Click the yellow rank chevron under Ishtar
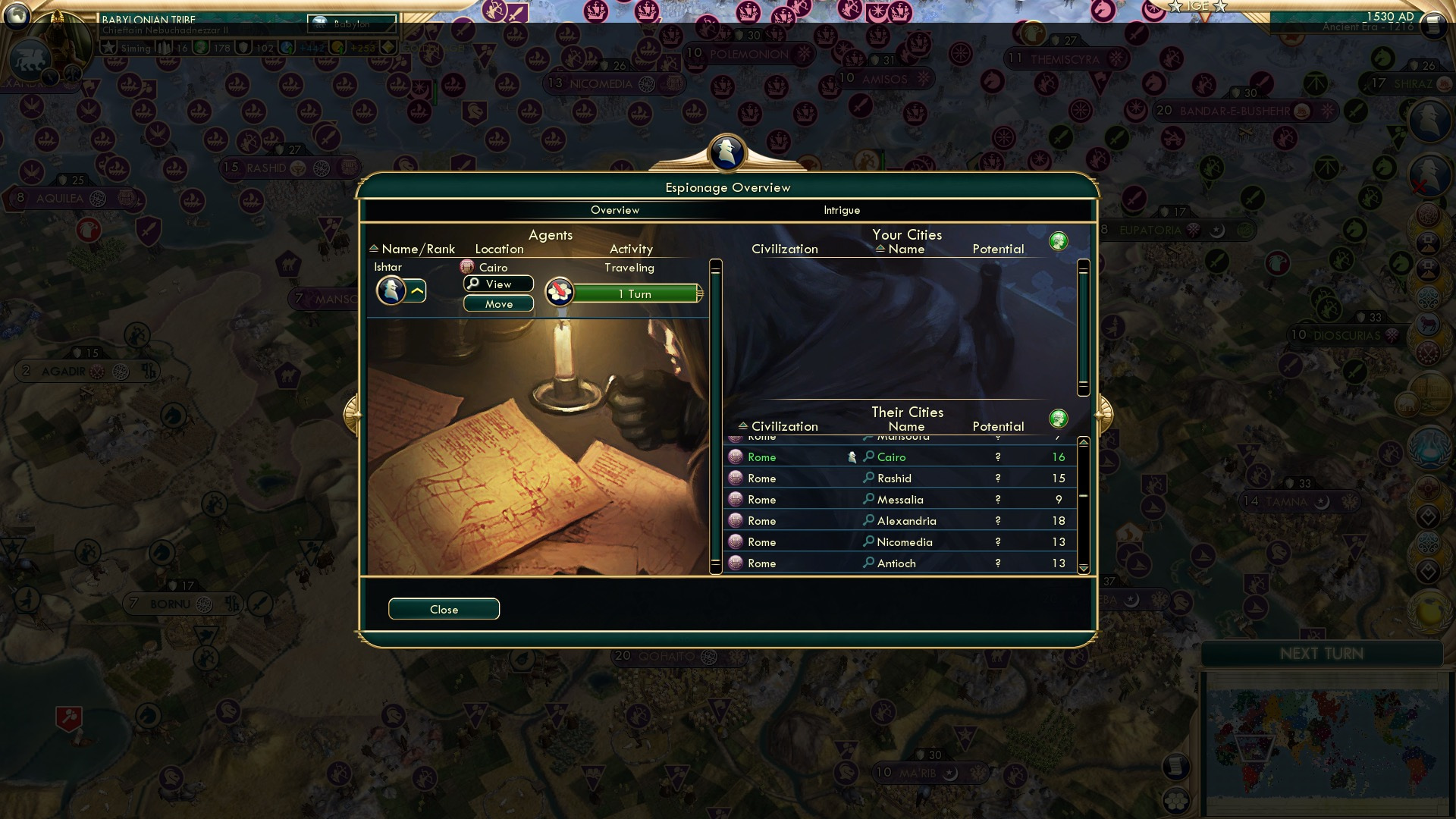Image resolution: width=1456 pixels, height=819 pixels. pos(416,289)
